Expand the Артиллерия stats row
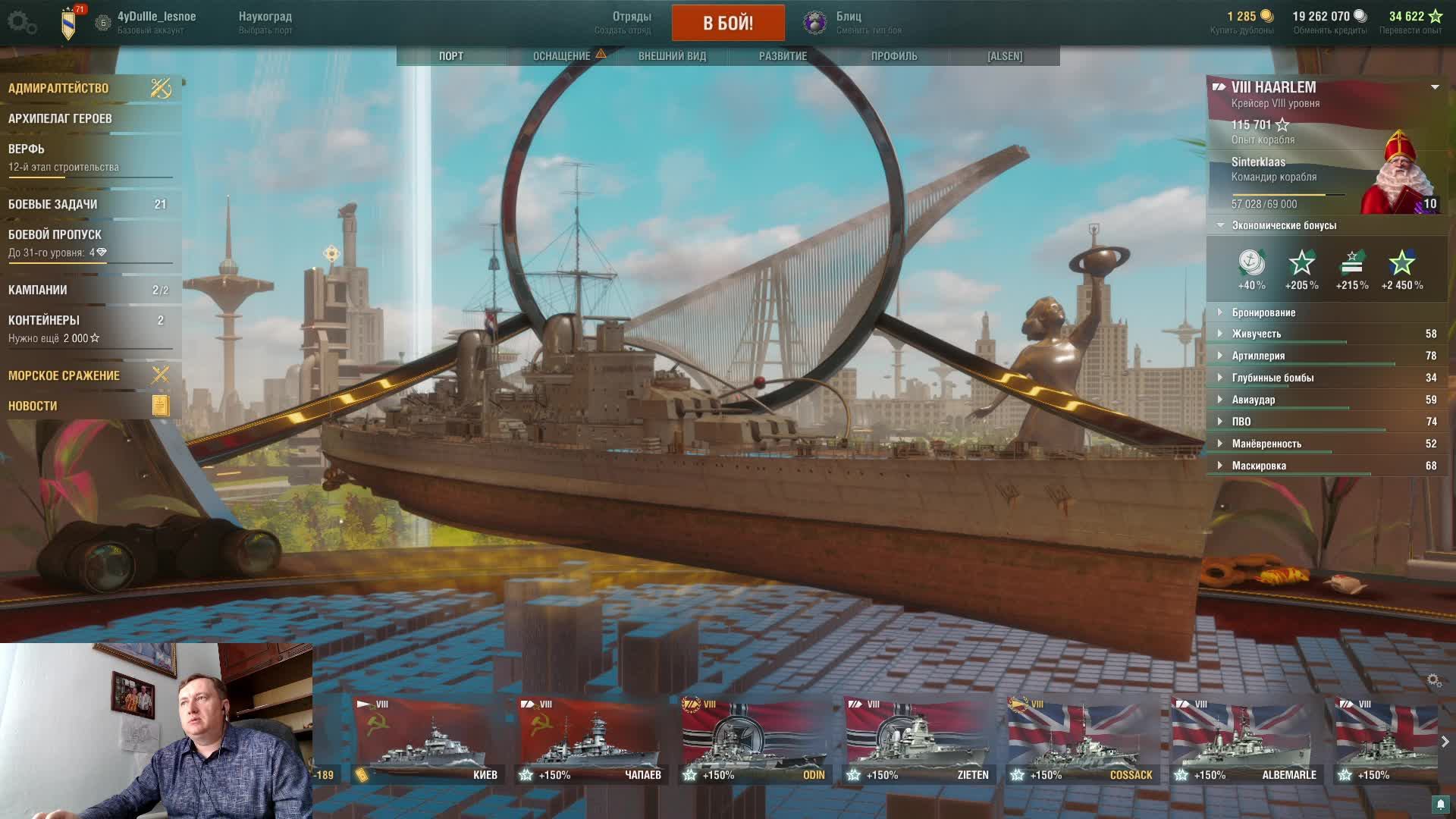 click(x=1258, y=356)
